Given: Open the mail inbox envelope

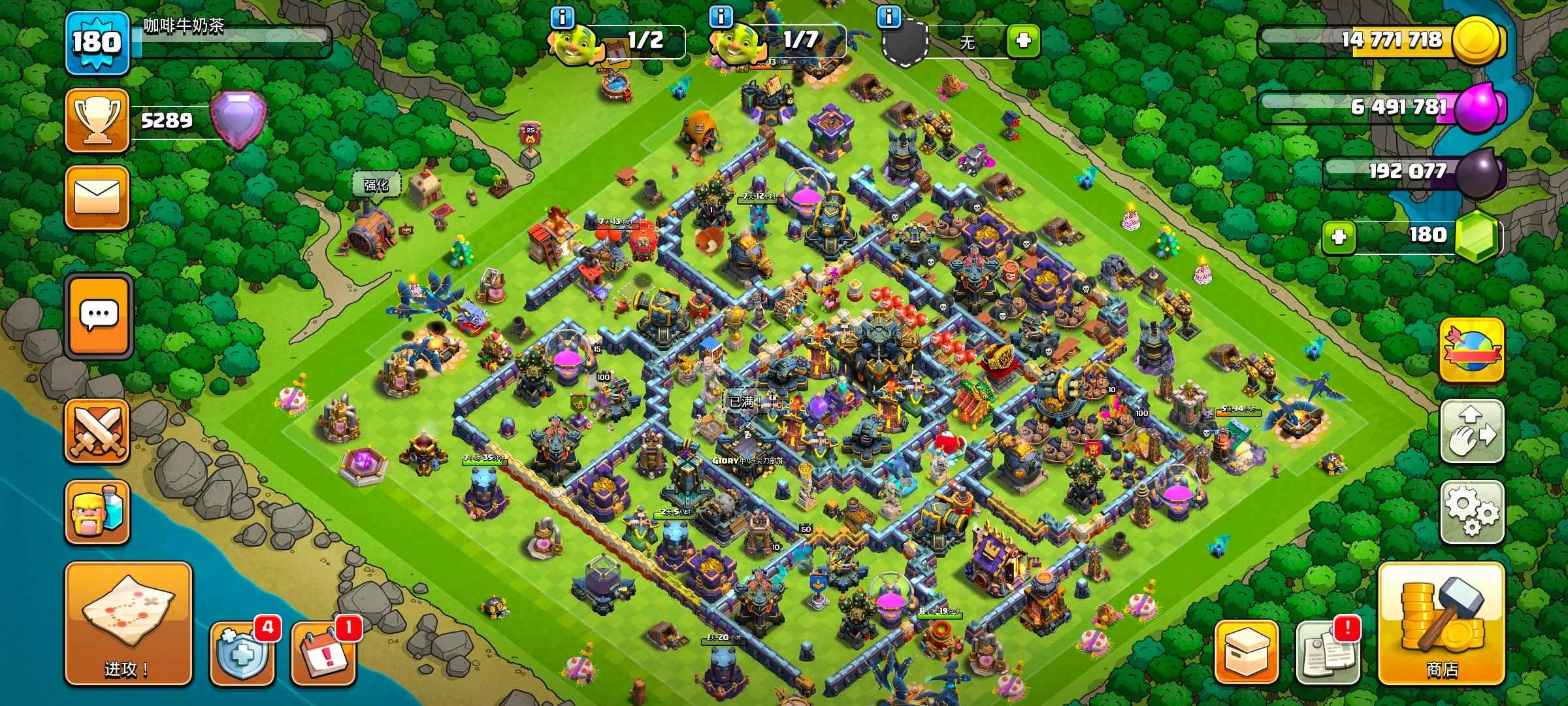Looking at the screenshot, I should pos(97,197).
